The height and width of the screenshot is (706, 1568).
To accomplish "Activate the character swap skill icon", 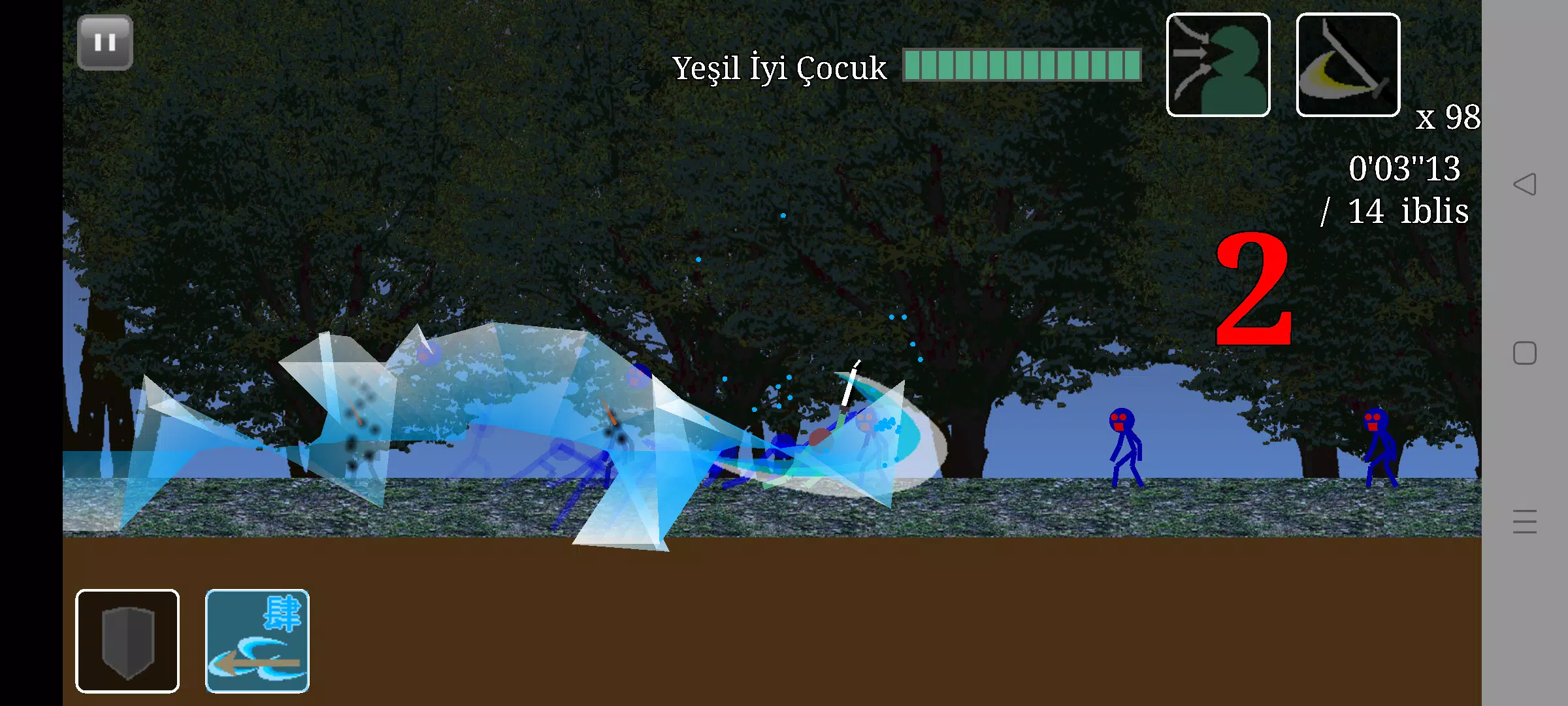I will coord(1218,65).
